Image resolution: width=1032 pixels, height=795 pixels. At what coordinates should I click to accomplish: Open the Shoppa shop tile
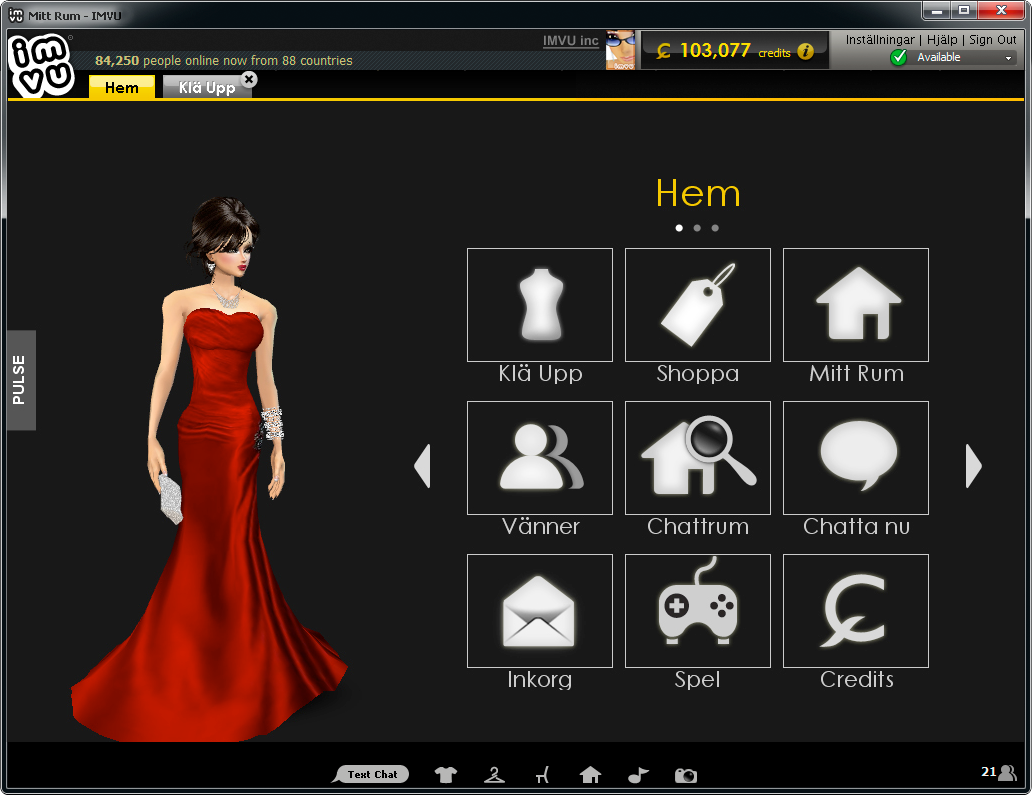(698, 305)
